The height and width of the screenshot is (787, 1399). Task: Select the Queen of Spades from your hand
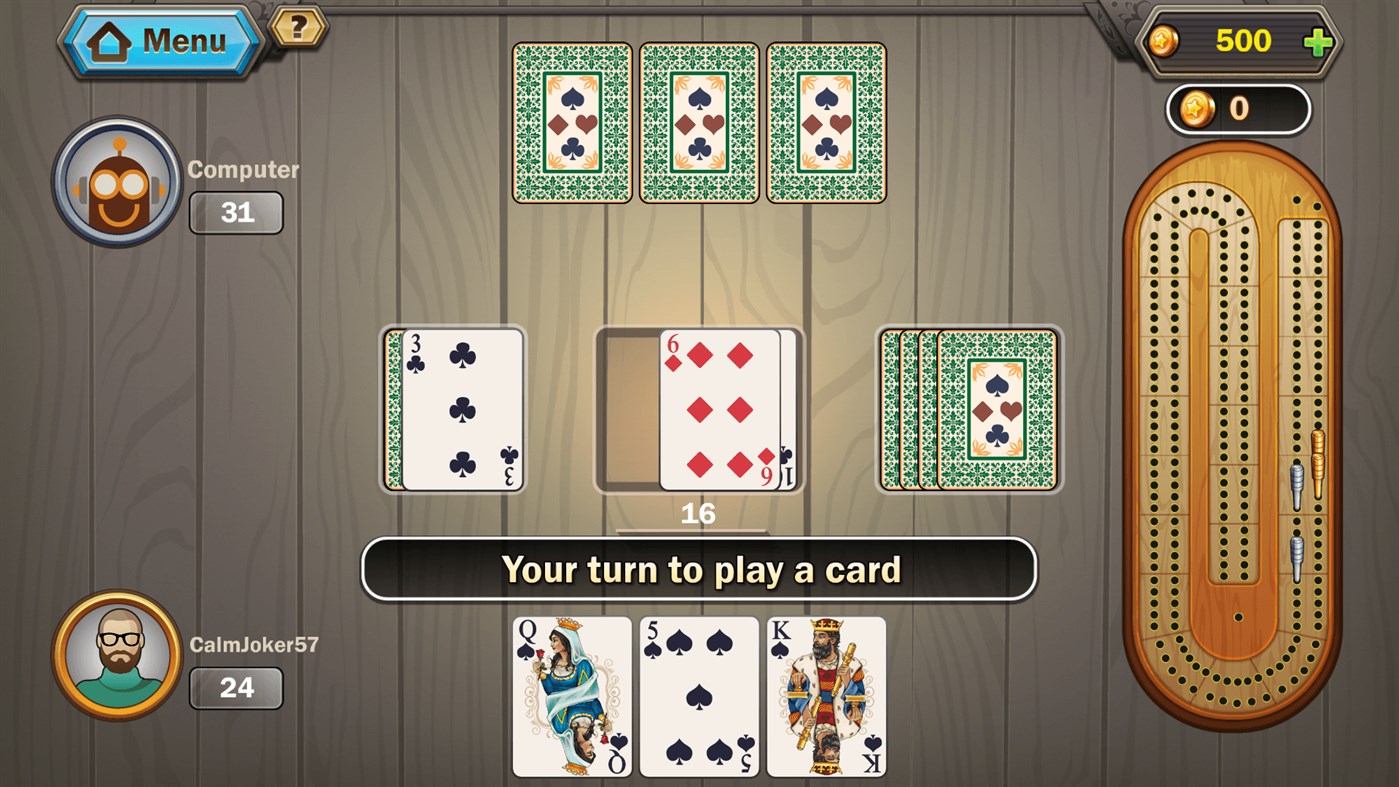tap(571, 697)
